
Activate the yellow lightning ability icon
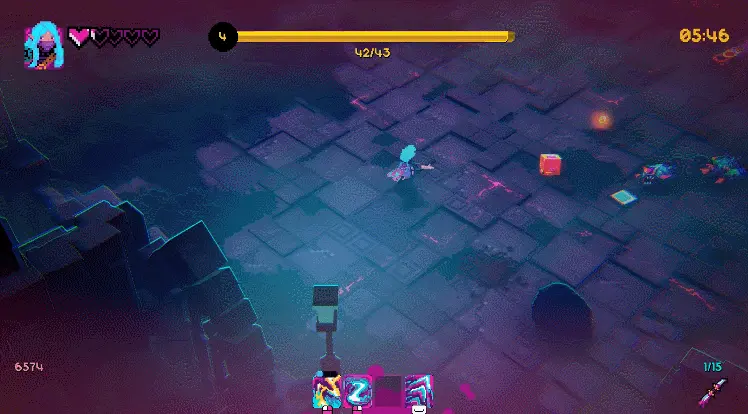point(327,389)
